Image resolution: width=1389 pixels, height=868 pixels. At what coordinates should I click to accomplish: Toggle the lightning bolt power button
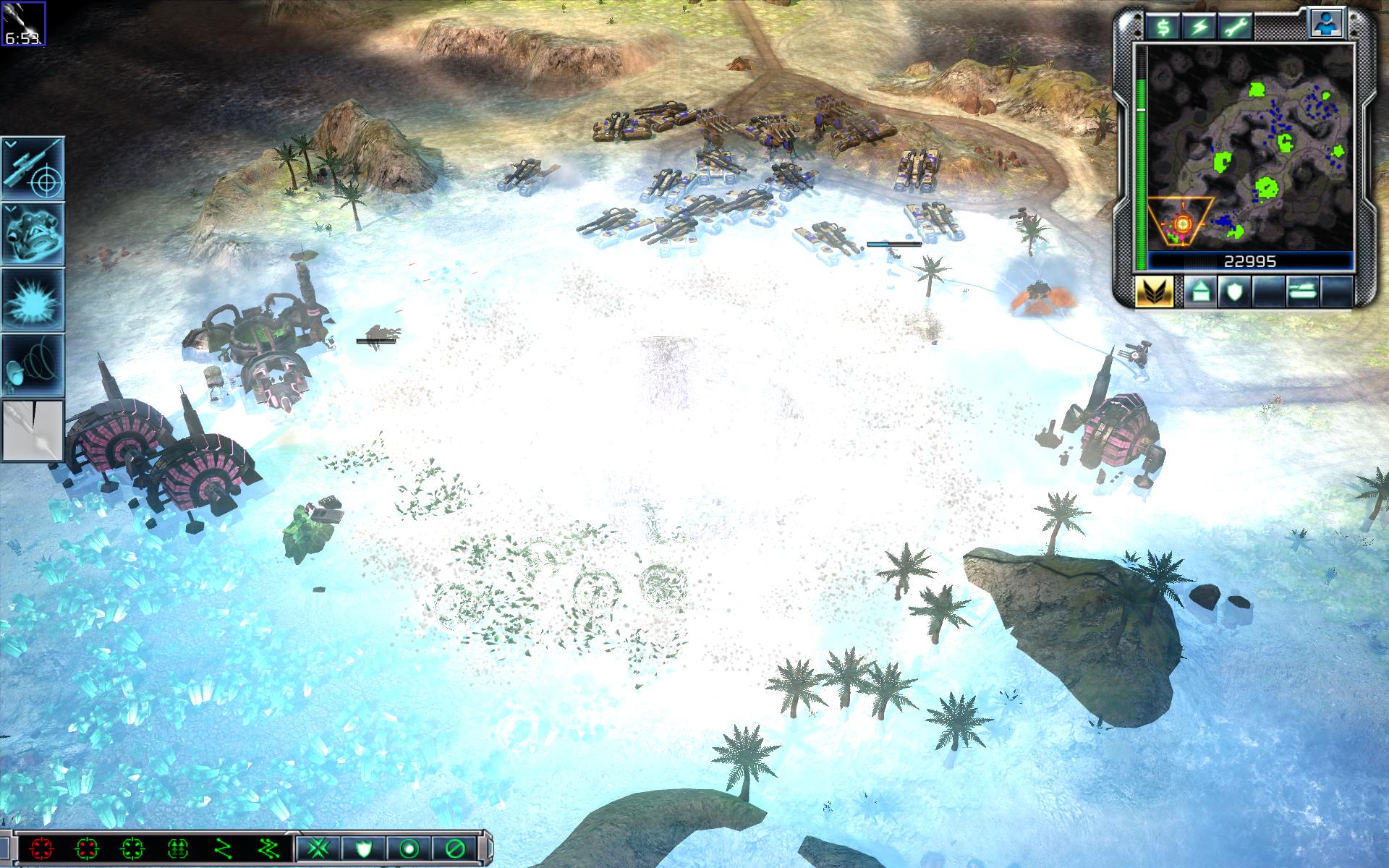(1199, 26)
